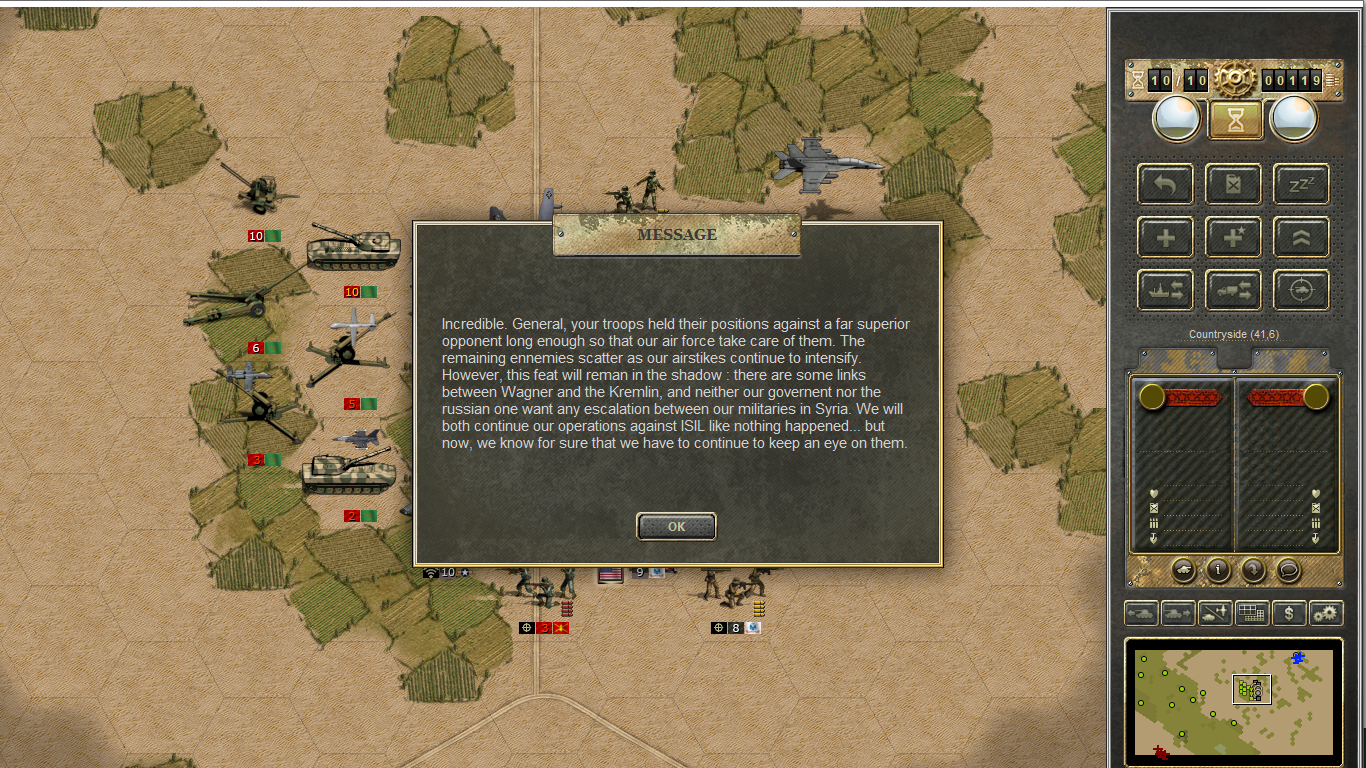Click on the minimap overview
Image resolution: width=1366 pixels, height=768 pixels.
[x=1233, y=701]
